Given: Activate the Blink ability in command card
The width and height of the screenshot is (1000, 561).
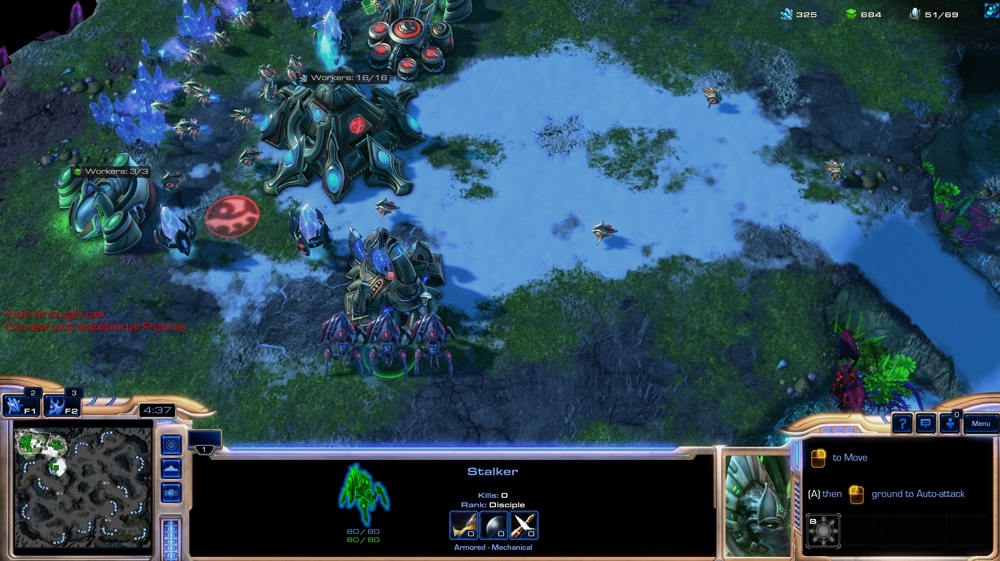Looking at the screenshot, I should click(823, 531).
